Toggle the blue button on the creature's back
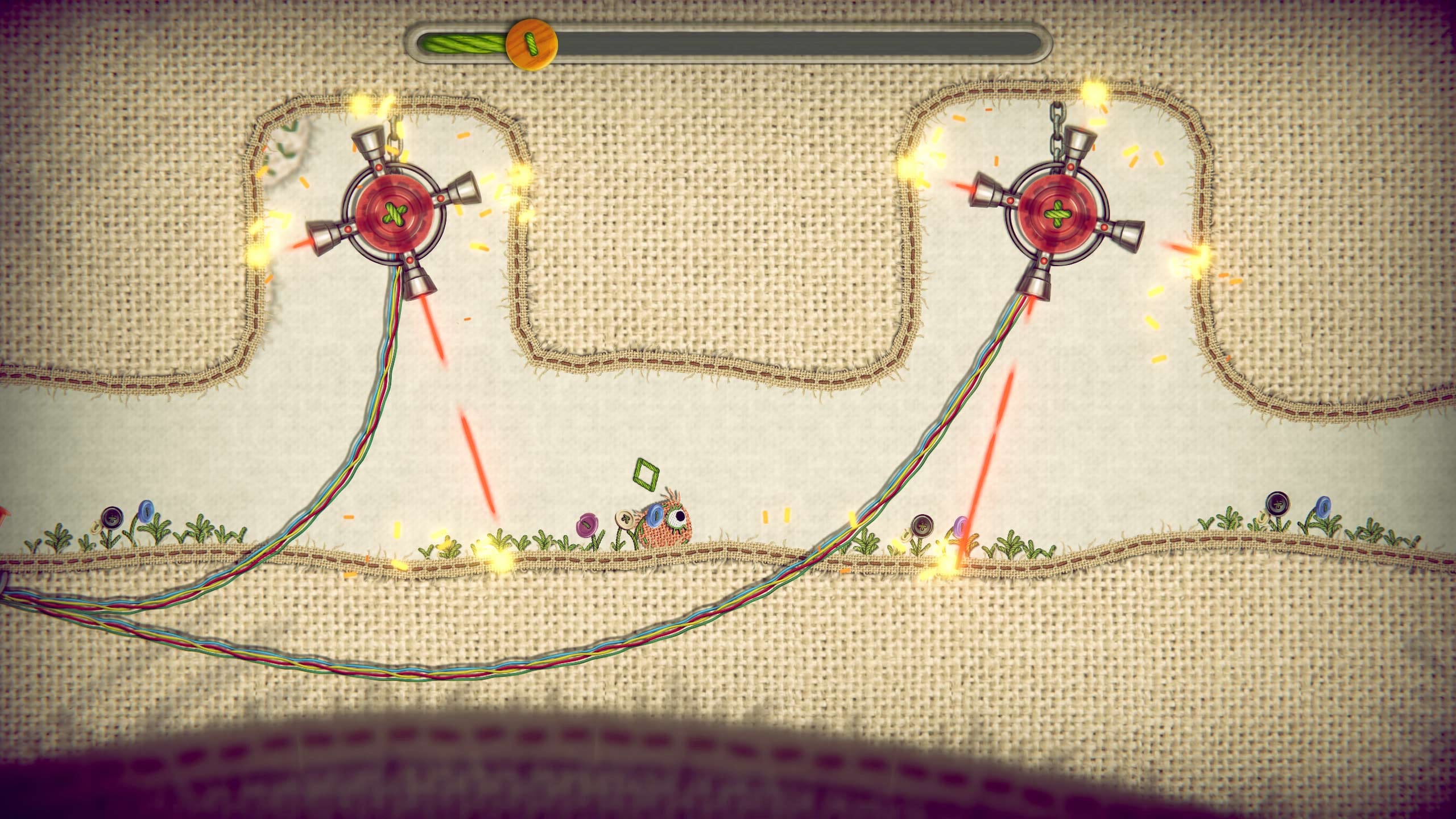This screenshot has height=819, width=1456. coord(655,514)
